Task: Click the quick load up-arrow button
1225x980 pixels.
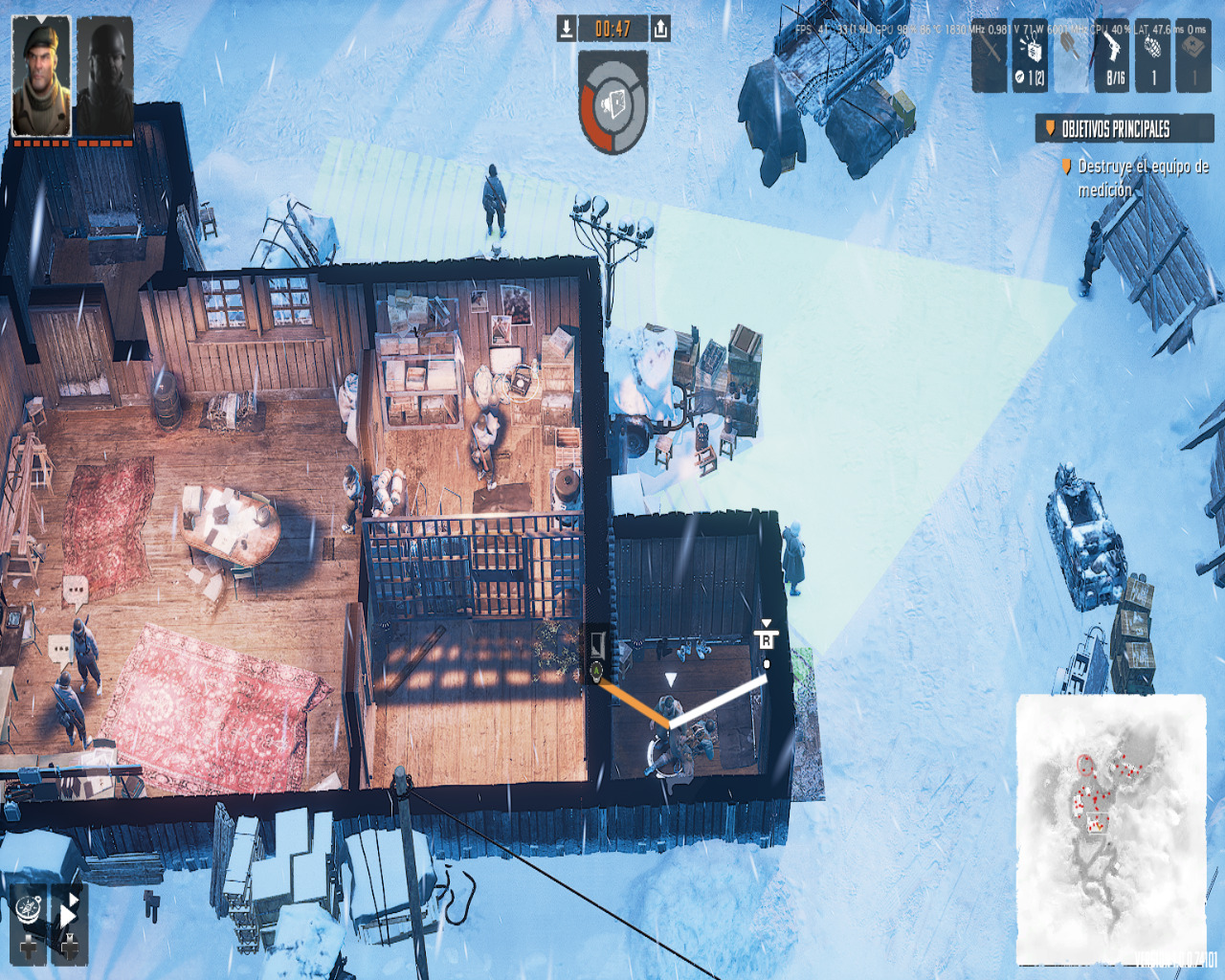Action: tap(660, 29)
